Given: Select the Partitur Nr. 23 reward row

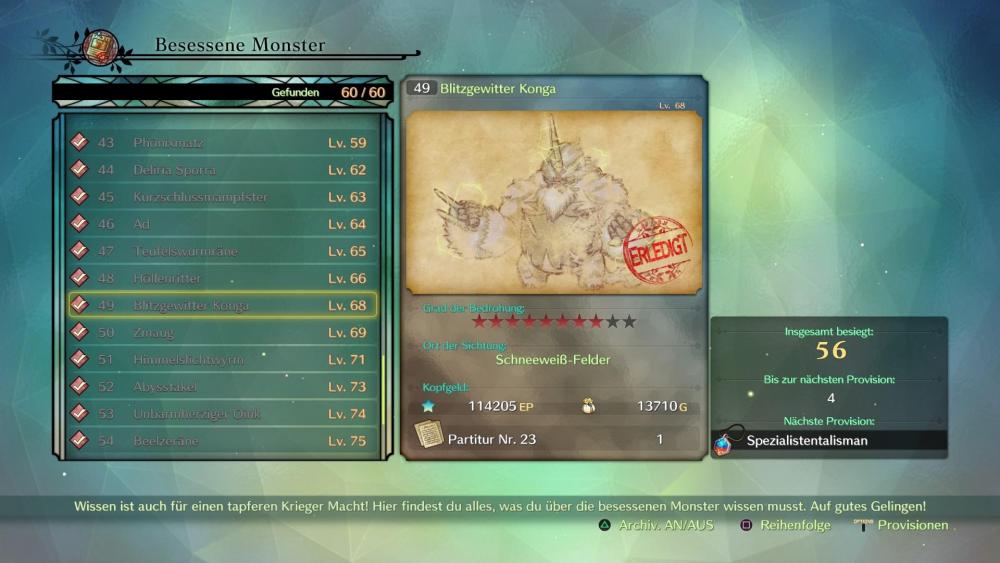Looking at the screenshot, I should tap(553, 439).
